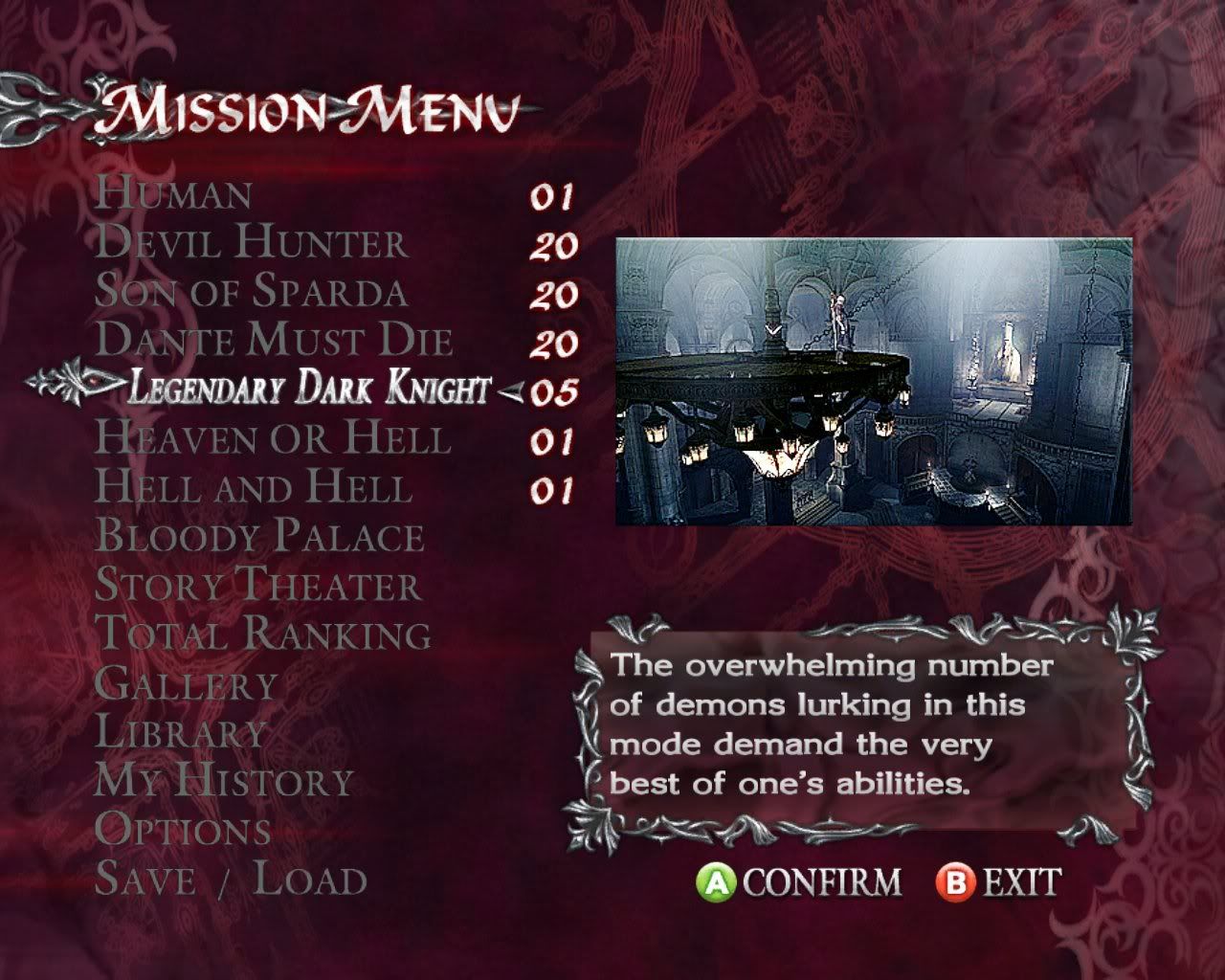
Task: Show My History records
Action: [224, 781]
